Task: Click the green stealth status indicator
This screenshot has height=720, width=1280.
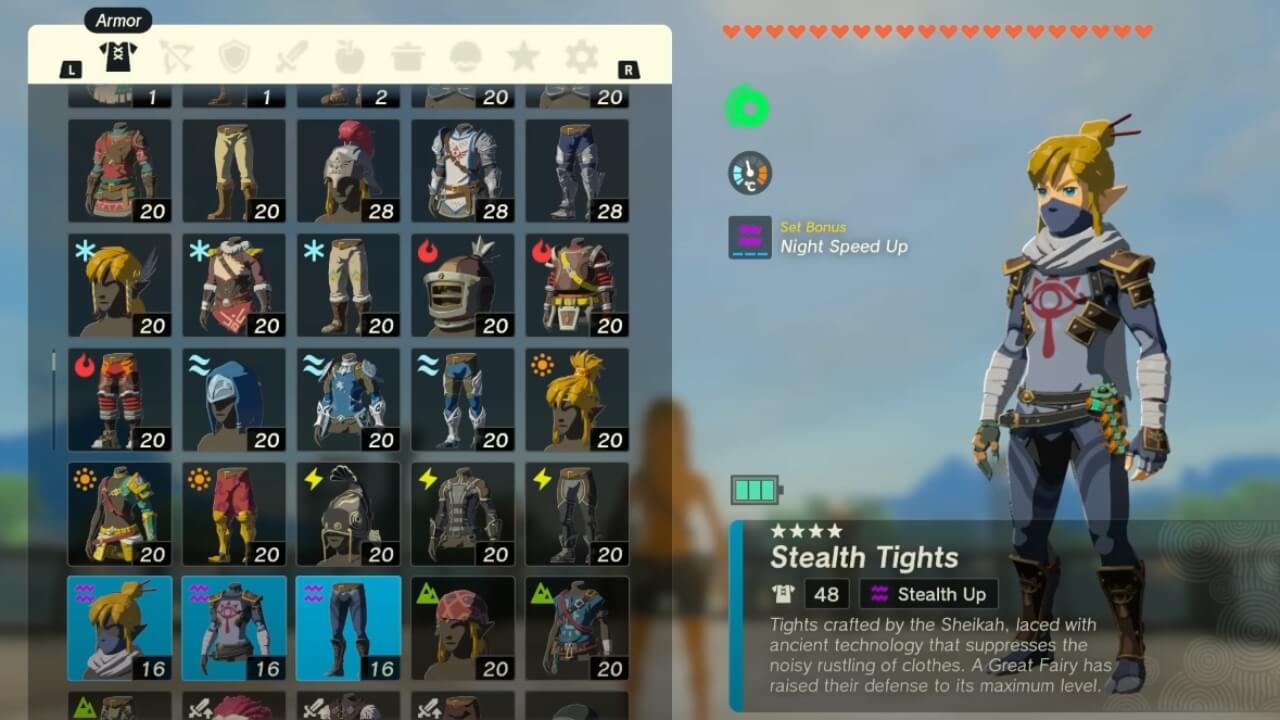Action: pos(748,105)
